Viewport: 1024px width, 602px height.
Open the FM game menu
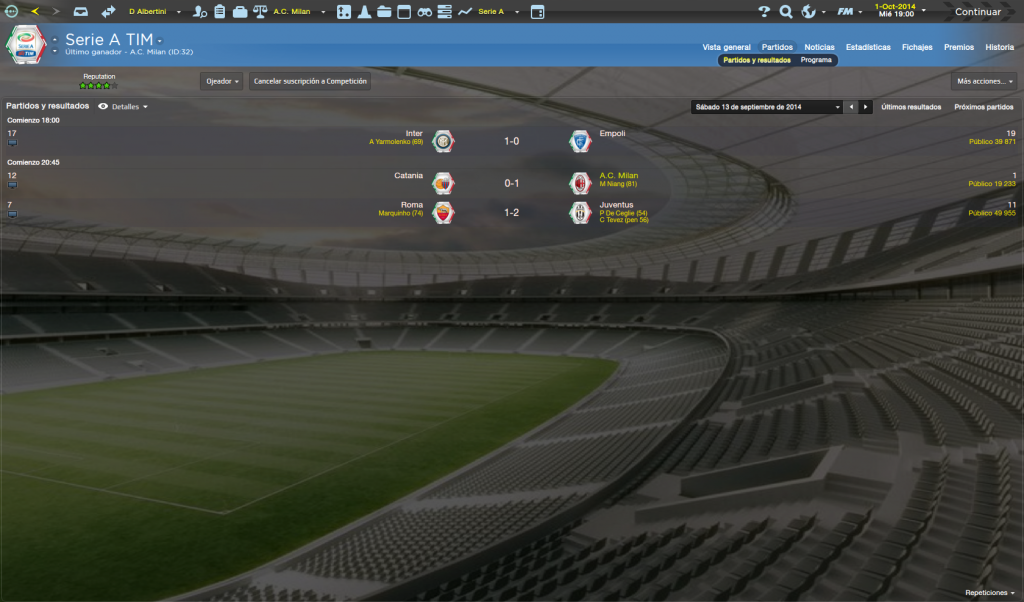tap(850, 12)
